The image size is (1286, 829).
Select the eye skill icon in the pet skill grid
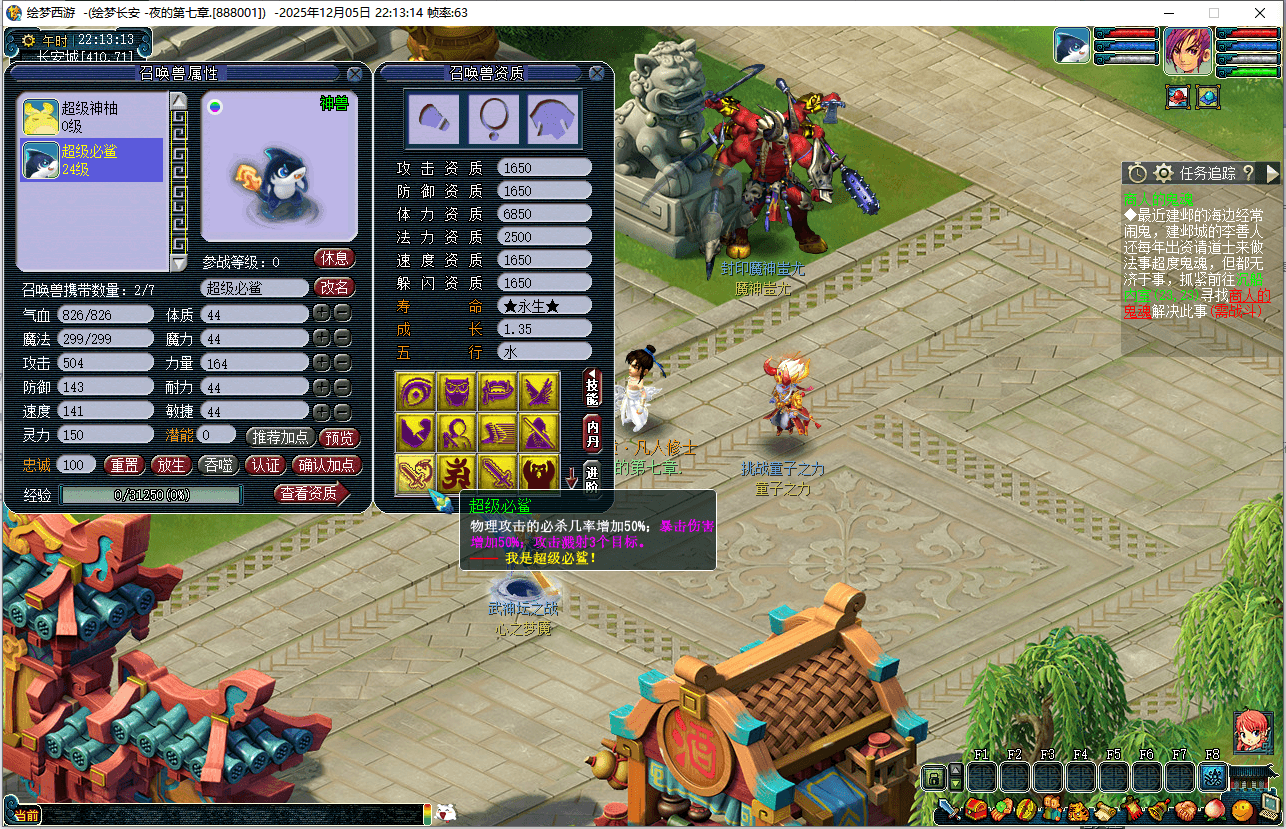tap(416, 391)
